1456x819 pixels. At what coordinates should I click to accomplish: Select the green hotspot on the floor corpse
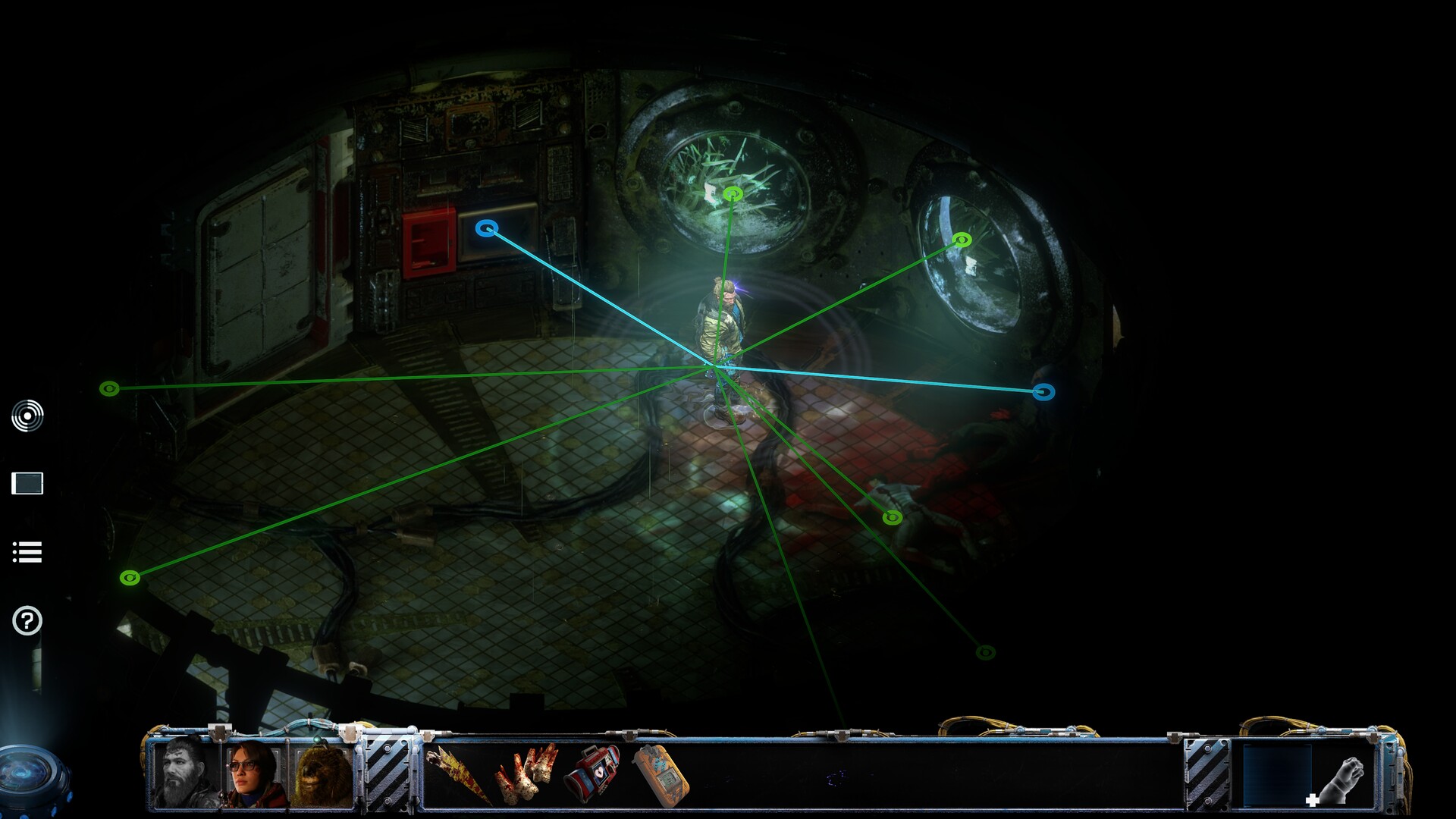pos(893,517)
